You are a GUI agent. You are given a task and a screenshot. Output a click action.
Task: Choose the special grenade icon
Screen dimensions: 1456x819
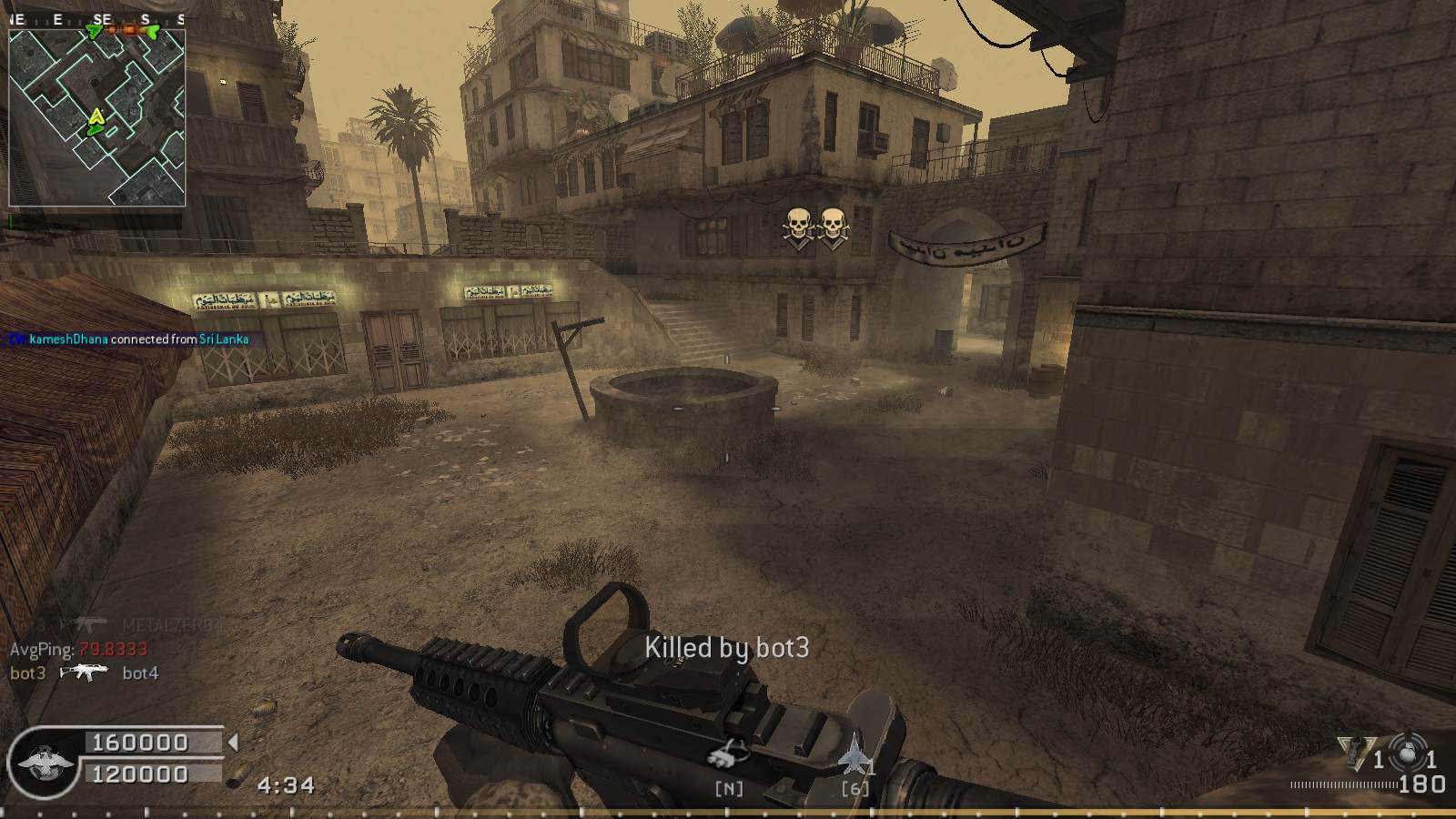point(1356,753)
